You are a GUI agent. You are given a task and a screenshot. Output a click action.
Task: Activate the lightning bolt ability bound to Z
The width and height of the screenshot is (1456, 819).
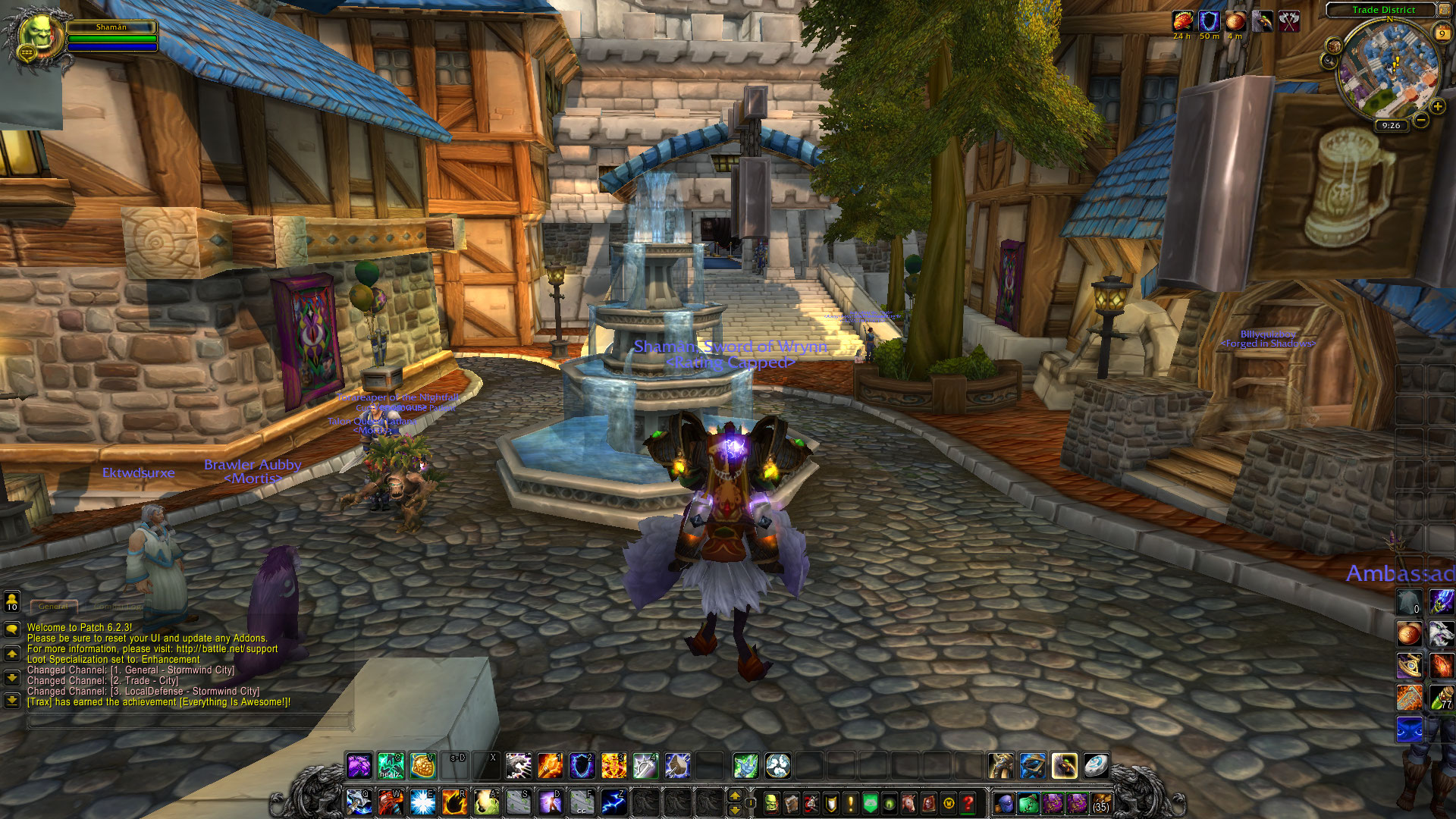click(x=613, y=802)
